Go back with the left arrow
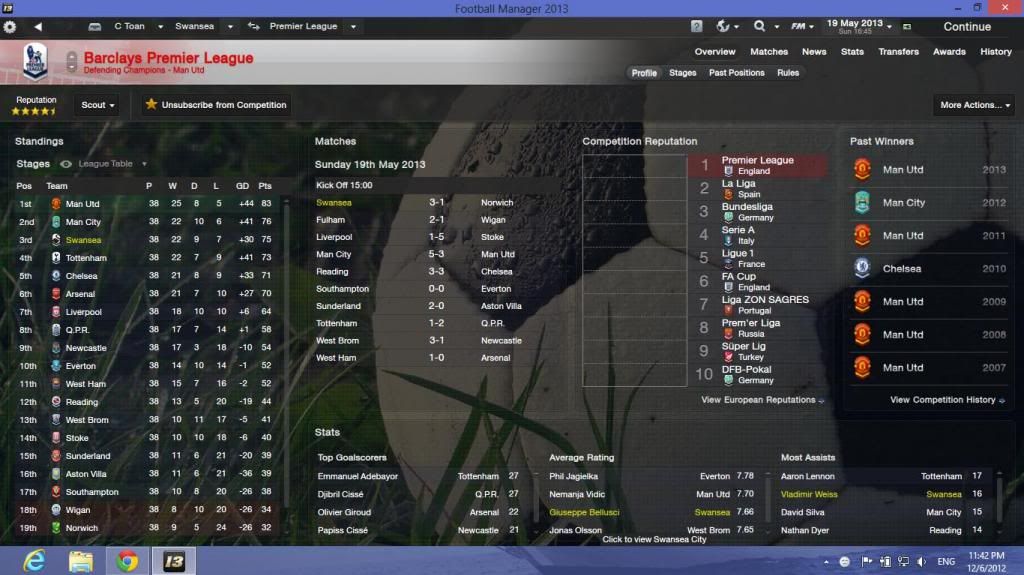Image resolution: width=1024 pixels, height=575 pixels. tap(38, 26)
